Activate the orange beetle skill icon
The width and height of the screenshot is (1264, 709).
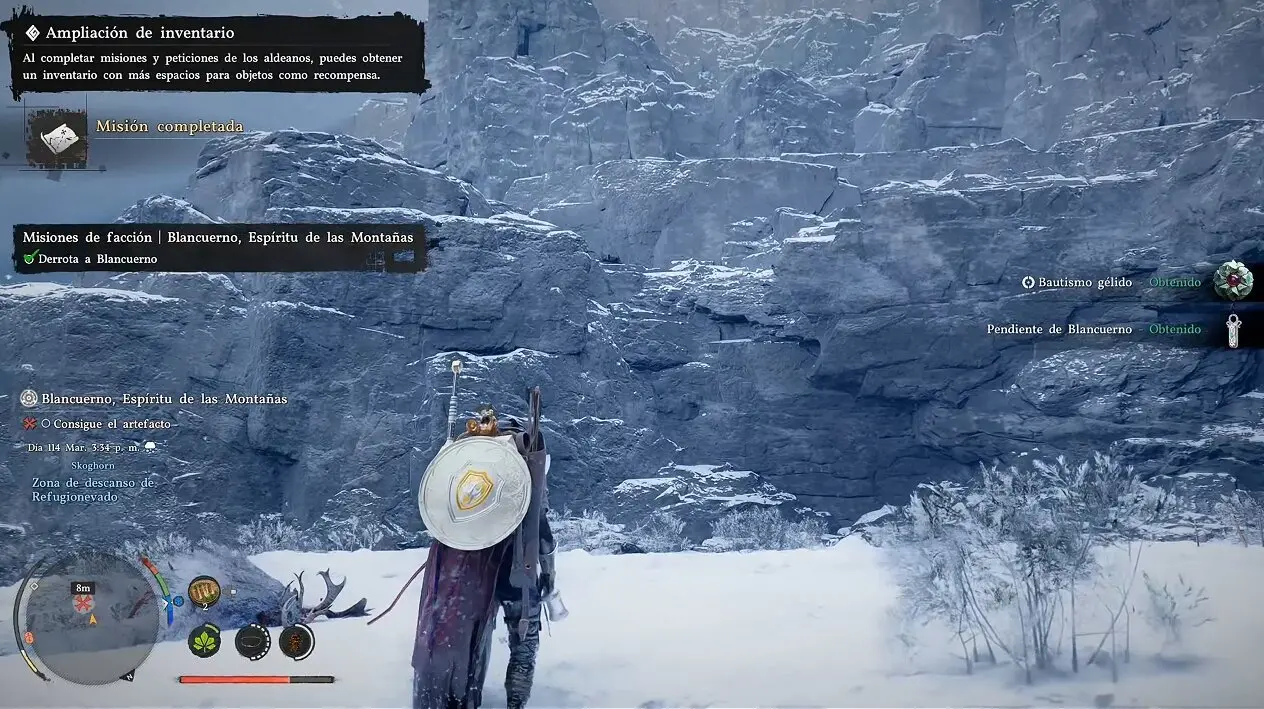pos(297,640)
